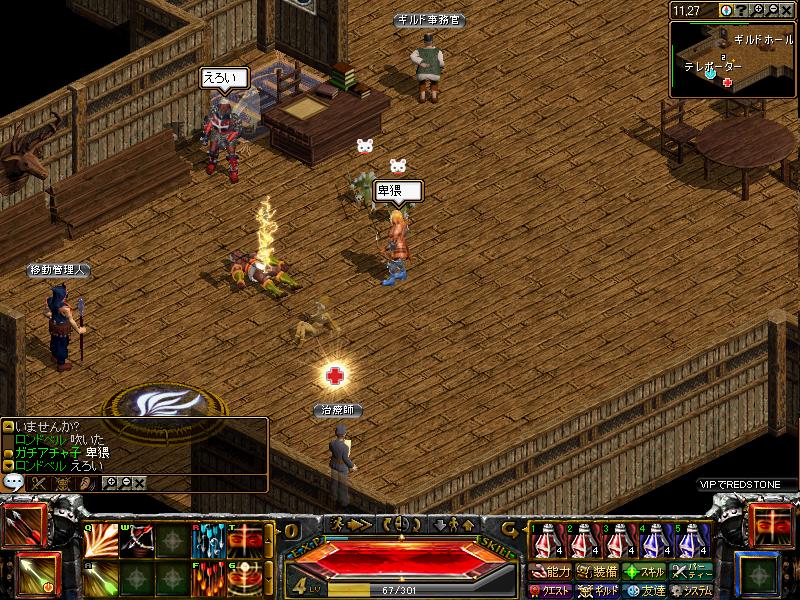Open the 友達 (friends) list
800x600 pixels.
pos(645,591)
